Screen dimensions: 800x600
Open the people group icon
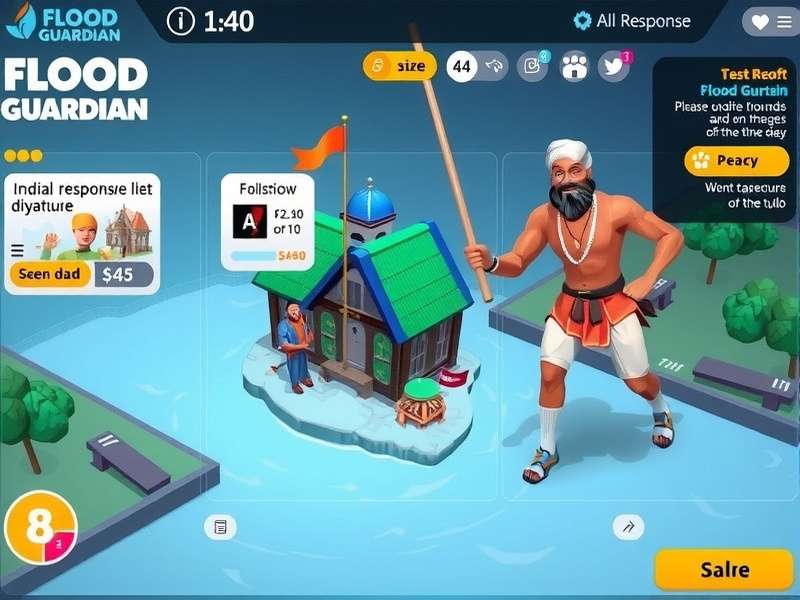[x=574, y=66]
